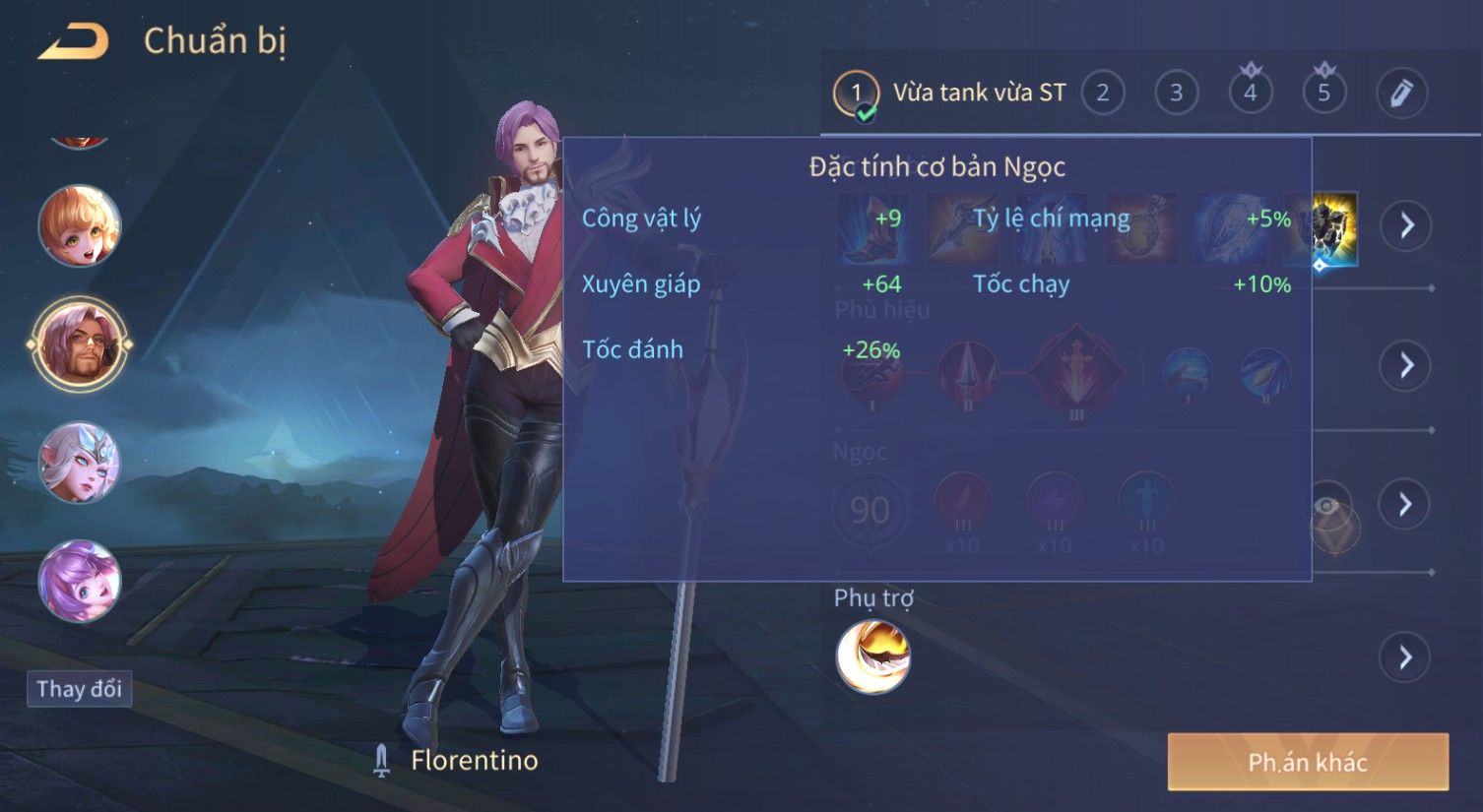Switch to loadout slot 2

tap(1103, 94)
